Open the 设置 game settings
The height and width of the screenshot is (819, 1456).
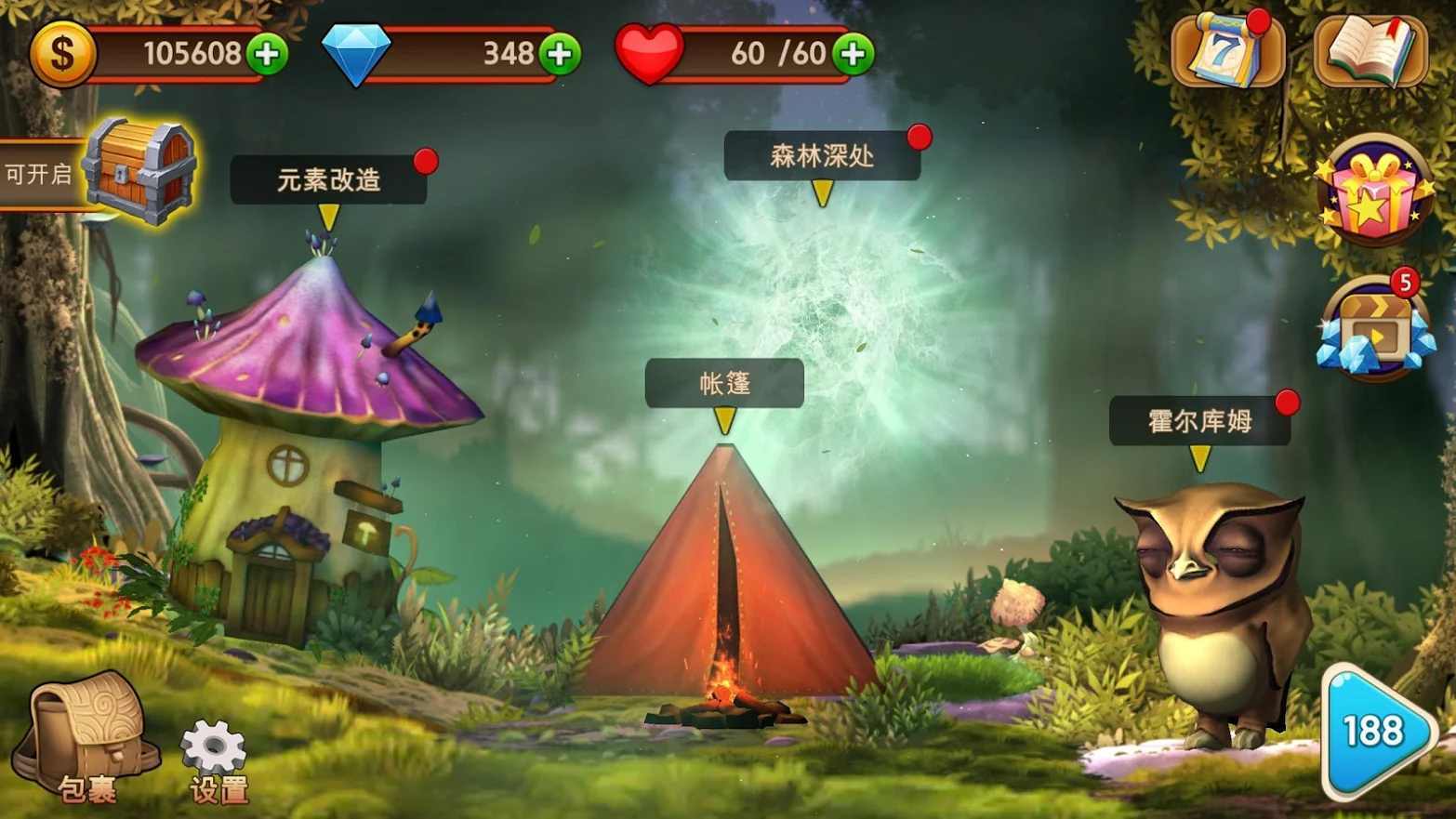214,744
